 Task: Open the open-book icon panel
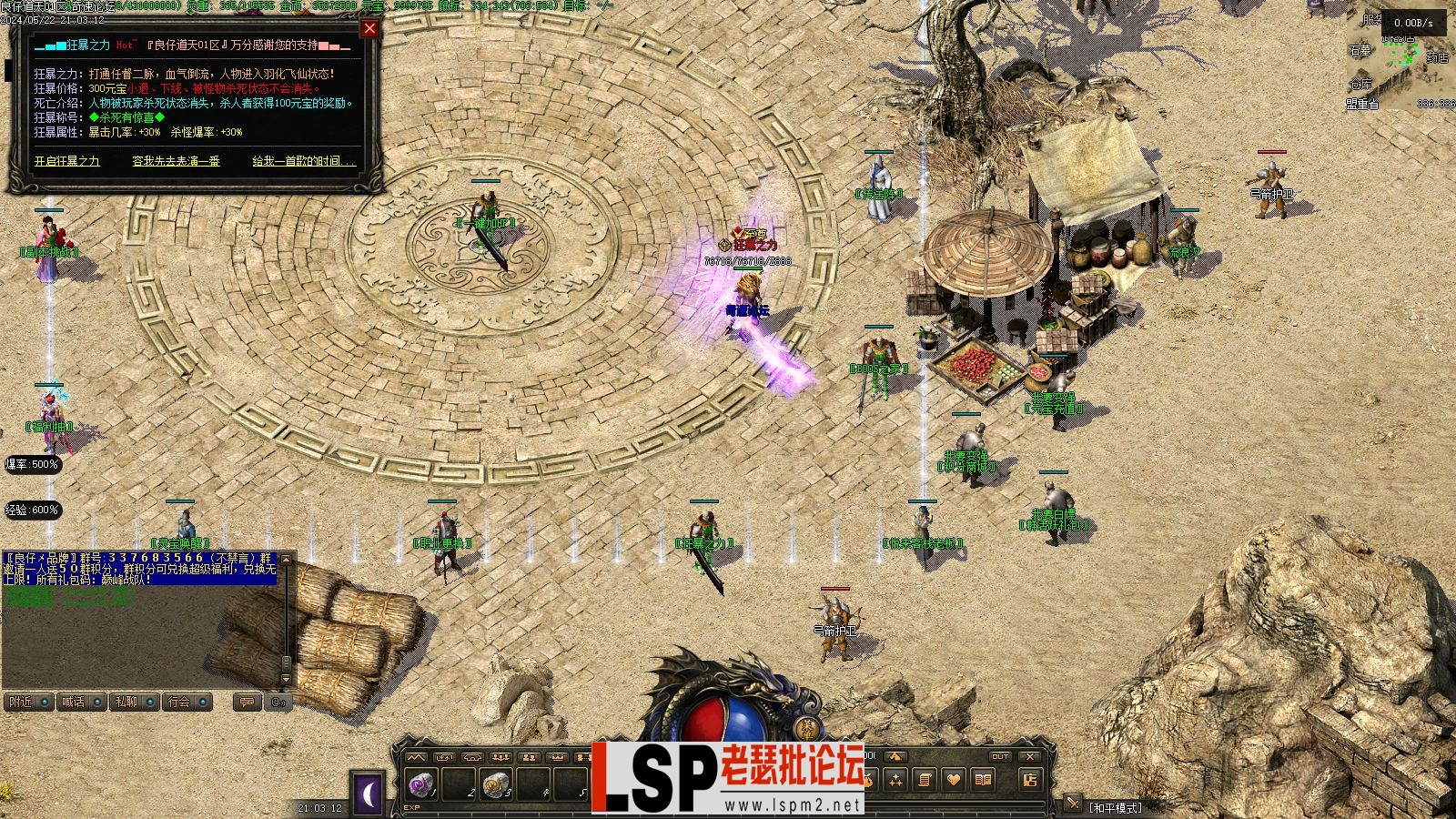(x=983, y=780)
